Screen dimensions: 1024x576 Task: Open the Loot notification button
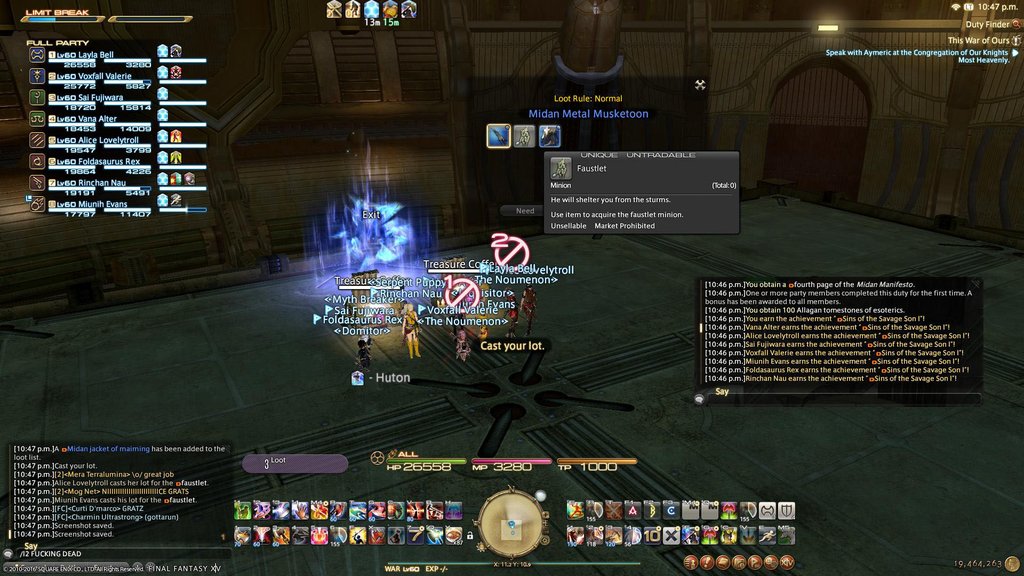pos(295,463)
